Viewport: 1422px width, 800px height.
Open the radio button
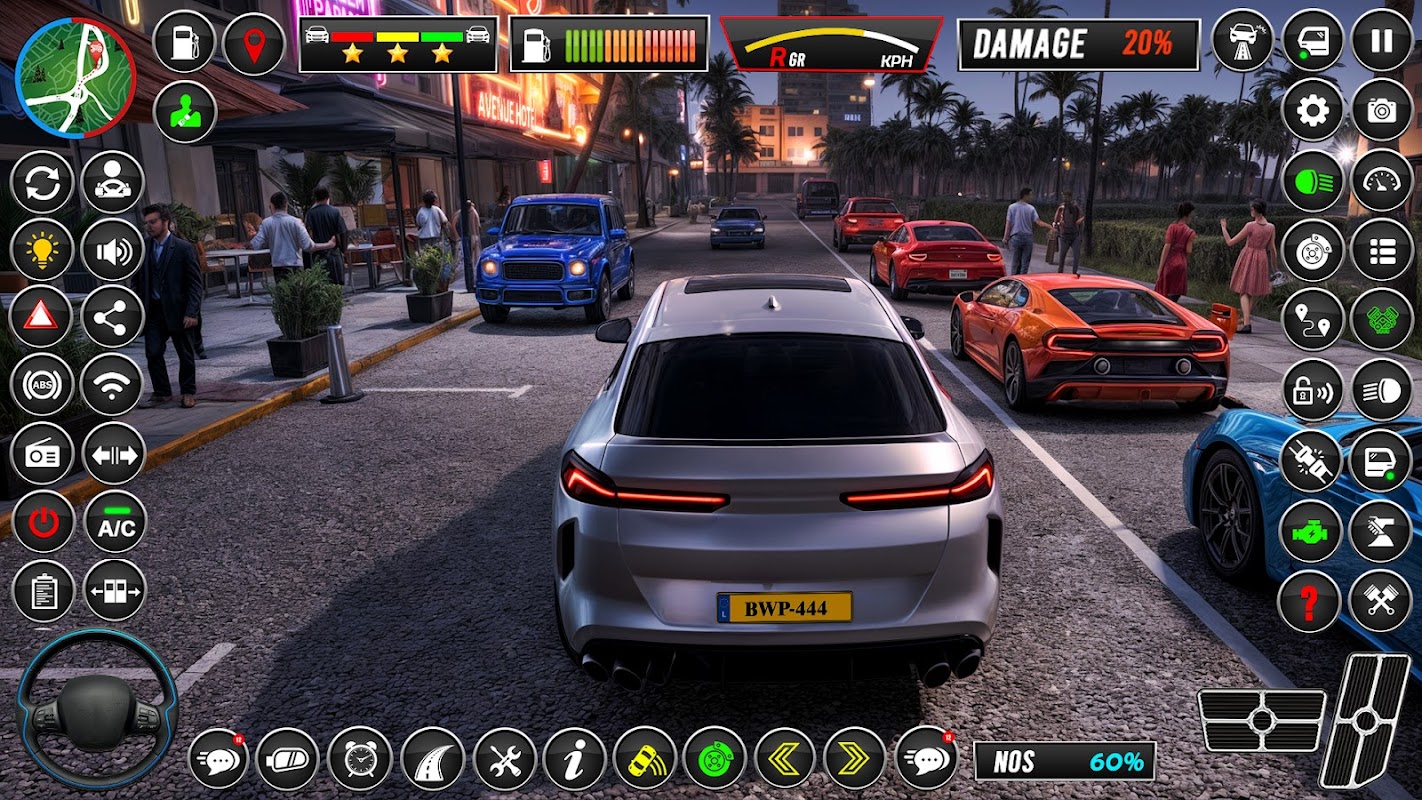pyautogui.click(x=43, y=454)
